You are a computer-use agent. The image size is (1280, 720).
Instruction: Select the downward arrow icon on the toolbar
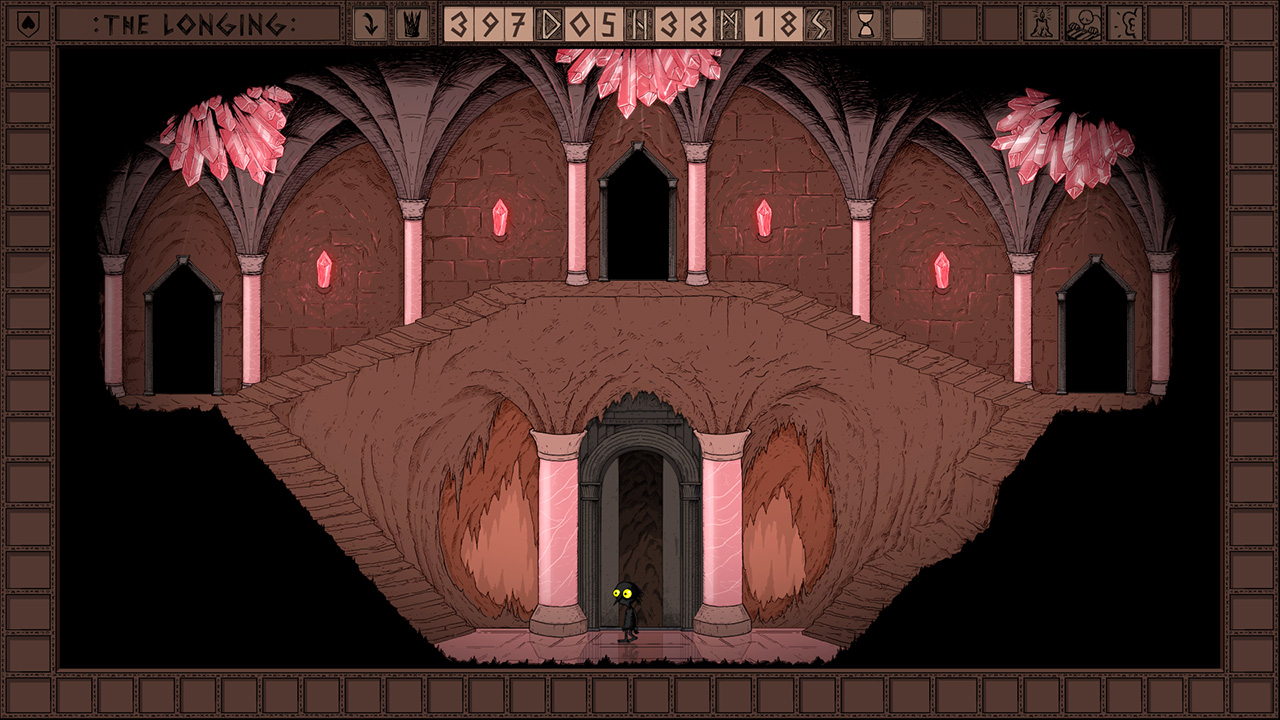point(370,22)
